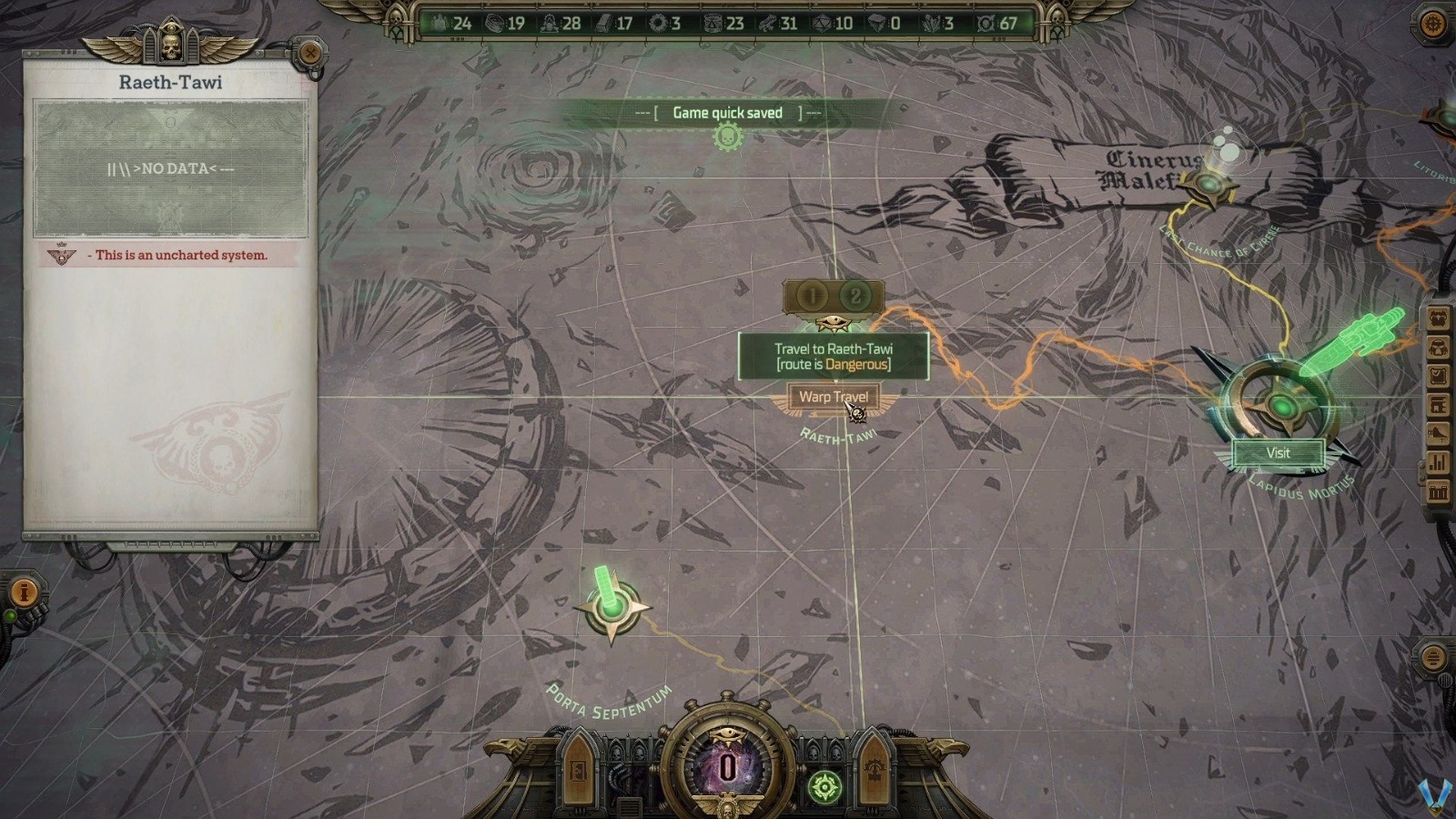Viewport: 1456px width, 819px height.
Task: Click the golden cog icon on the bottom panel
Action: click(875, 771)
